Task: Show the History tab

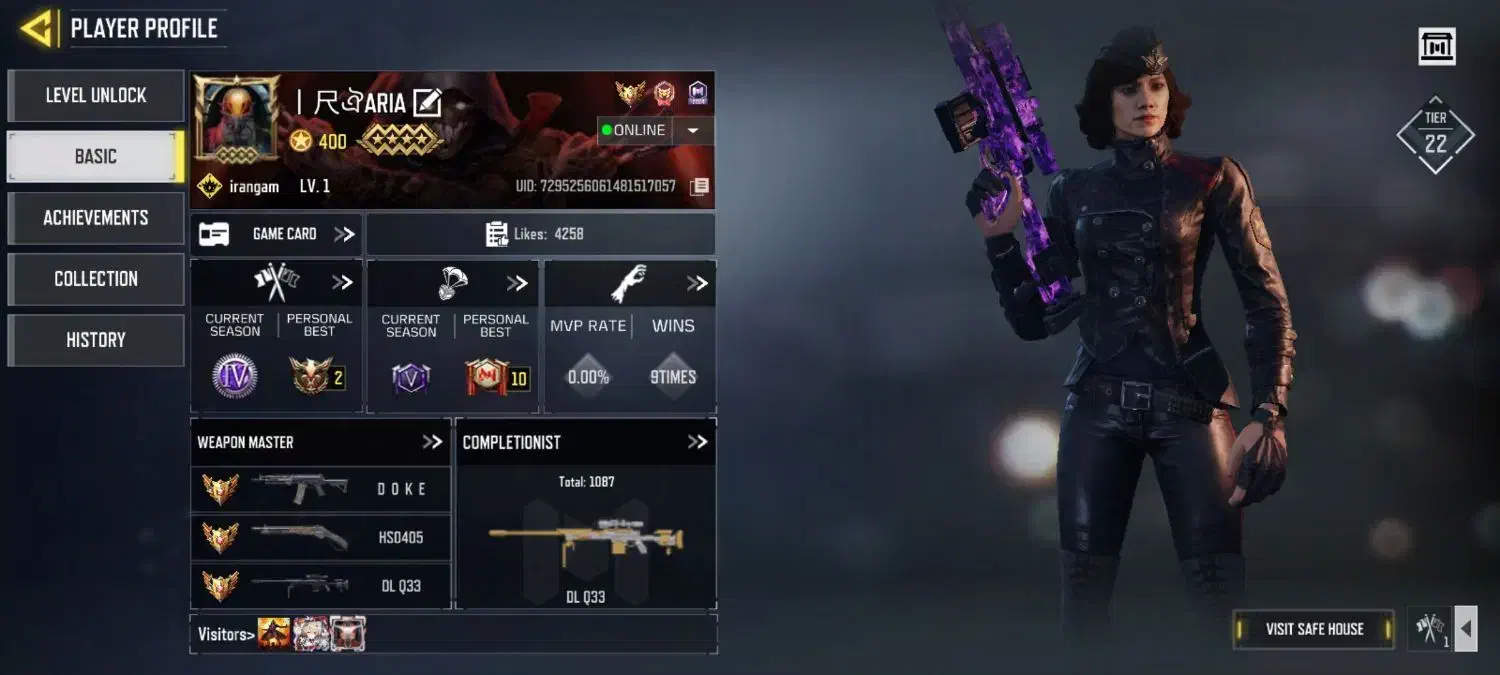Action: 96,340
